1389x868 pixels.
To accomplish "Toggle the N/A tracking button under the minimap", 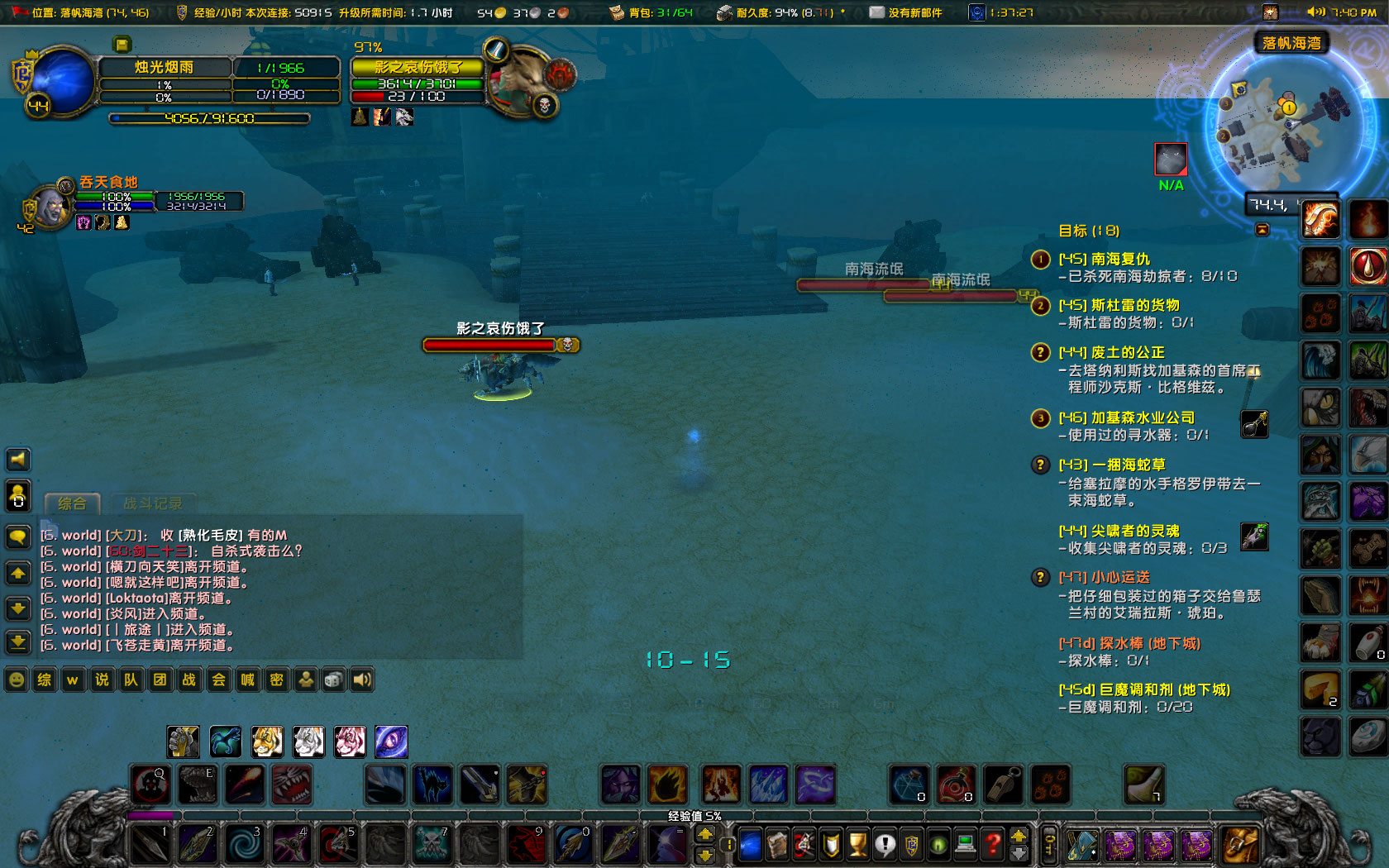I will point(1170,159).
